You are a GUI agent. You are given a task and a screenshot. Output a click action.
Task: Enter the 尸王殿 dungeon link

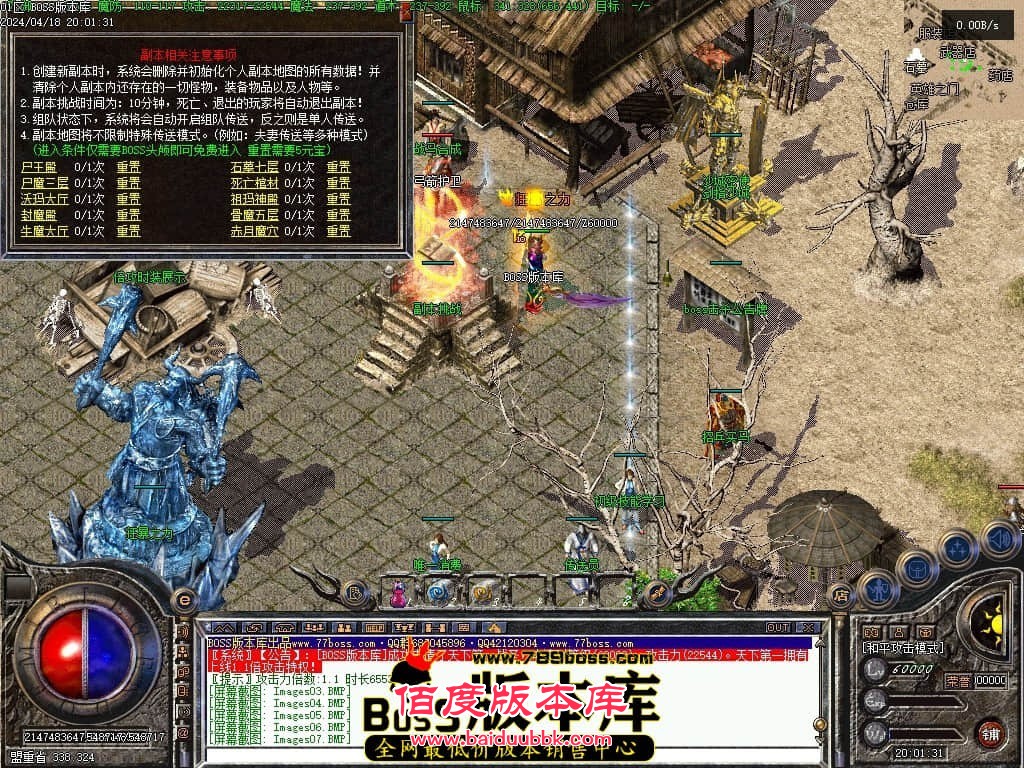pos(39,167)
